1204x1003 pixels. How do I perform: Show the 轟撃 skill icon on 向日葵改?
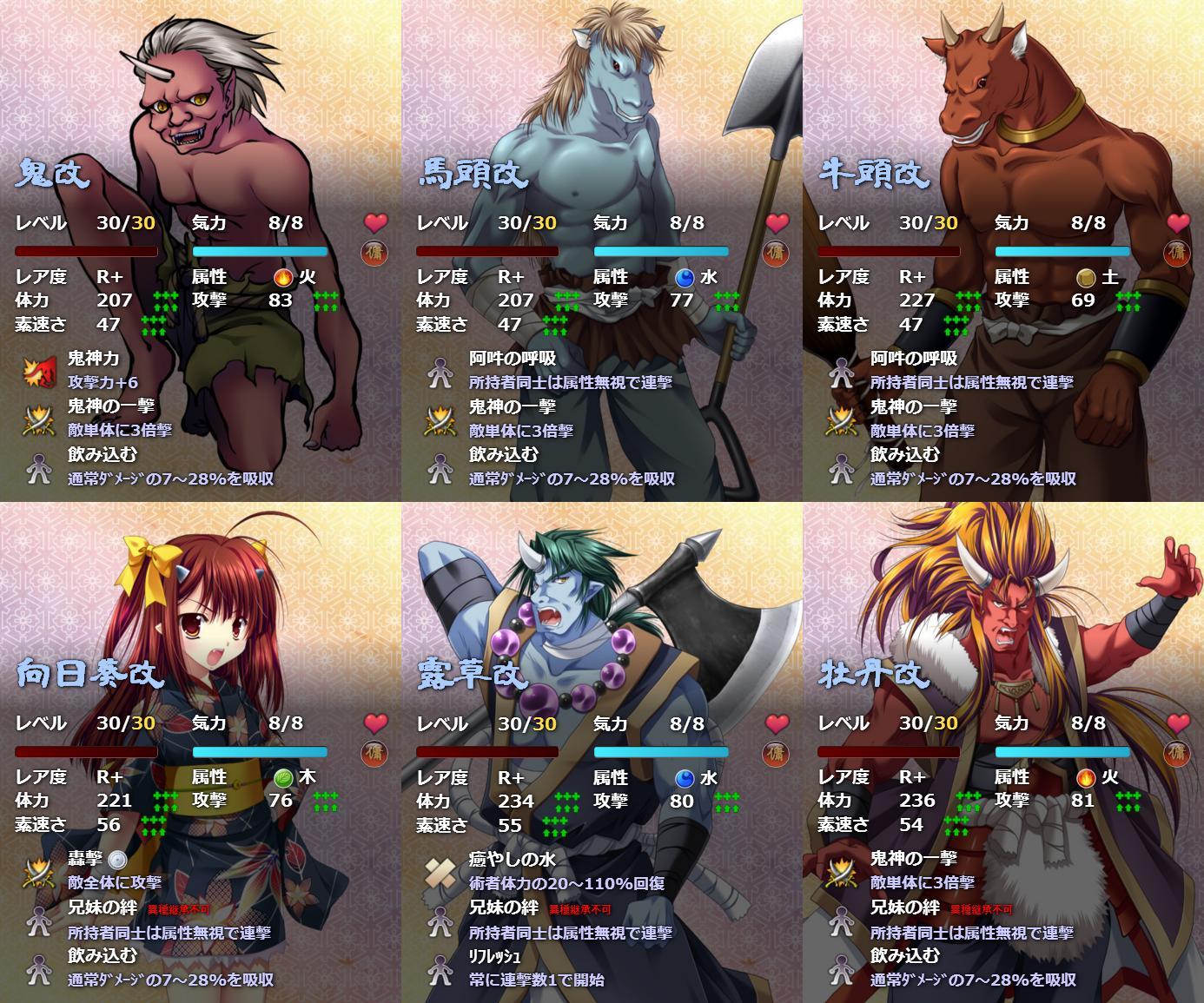coord(37,871)
